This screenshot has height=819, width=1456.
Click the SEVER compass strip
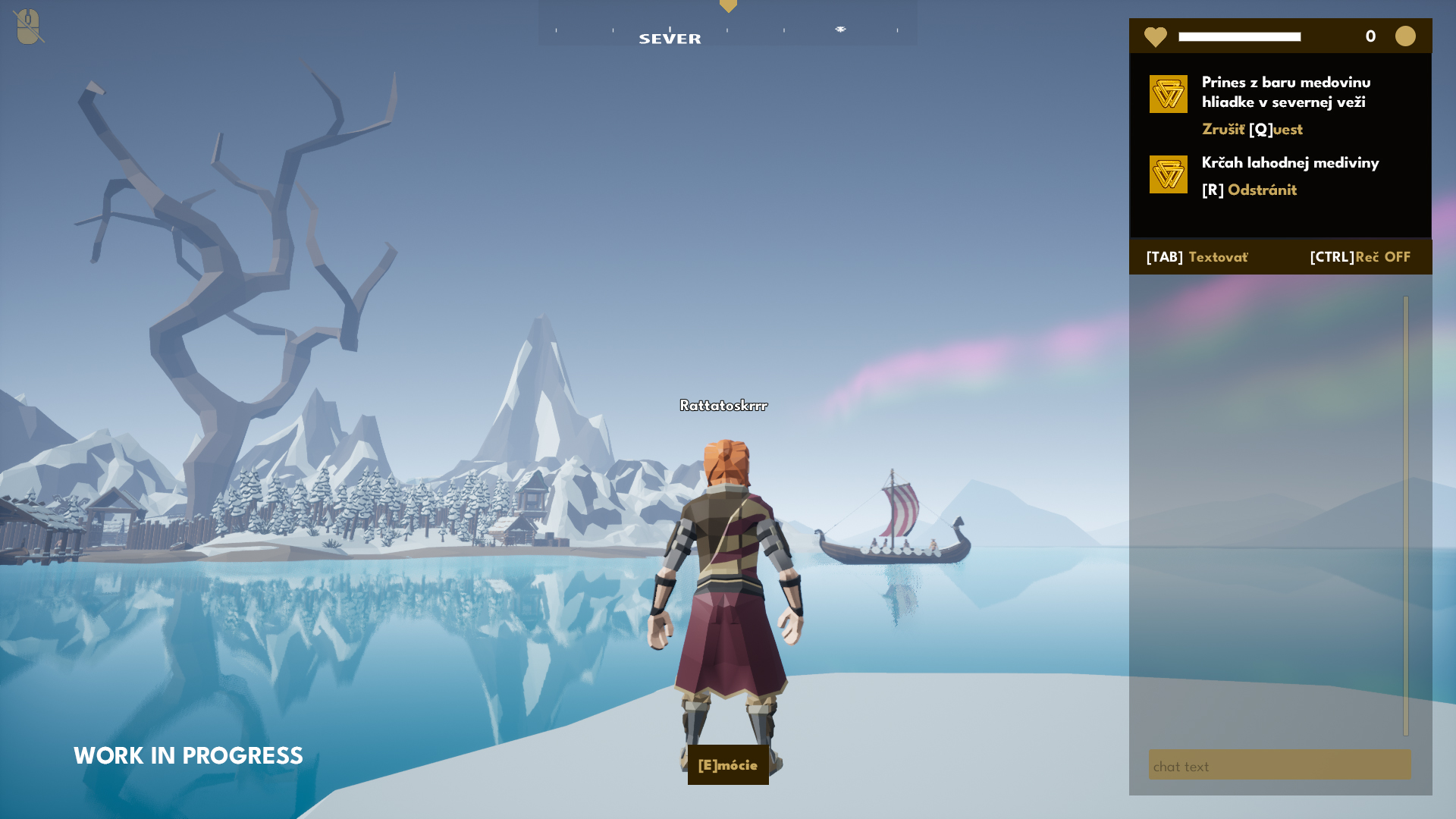(x=727, y=29)
